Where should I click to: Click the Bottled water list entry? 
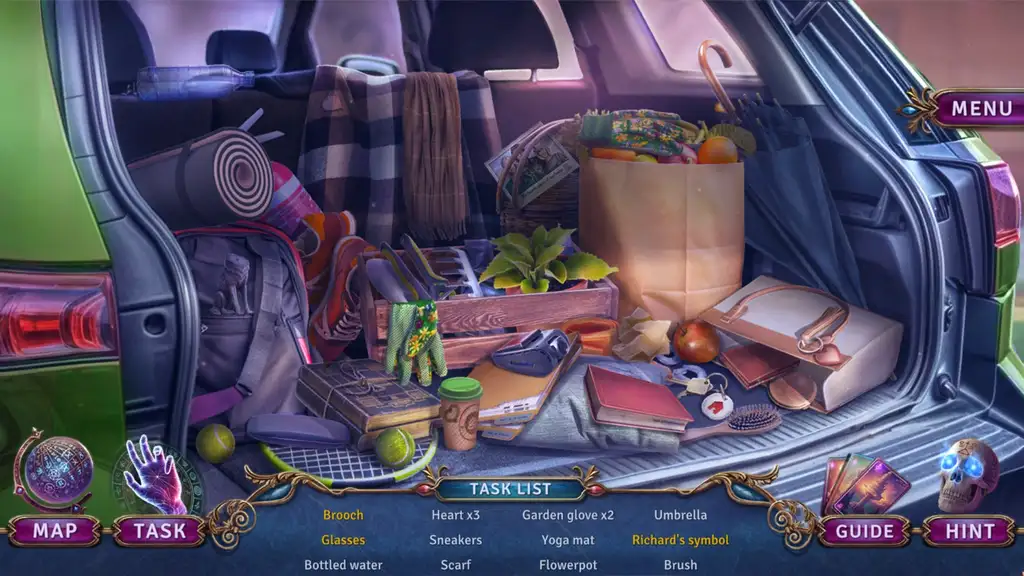(343, 565)
